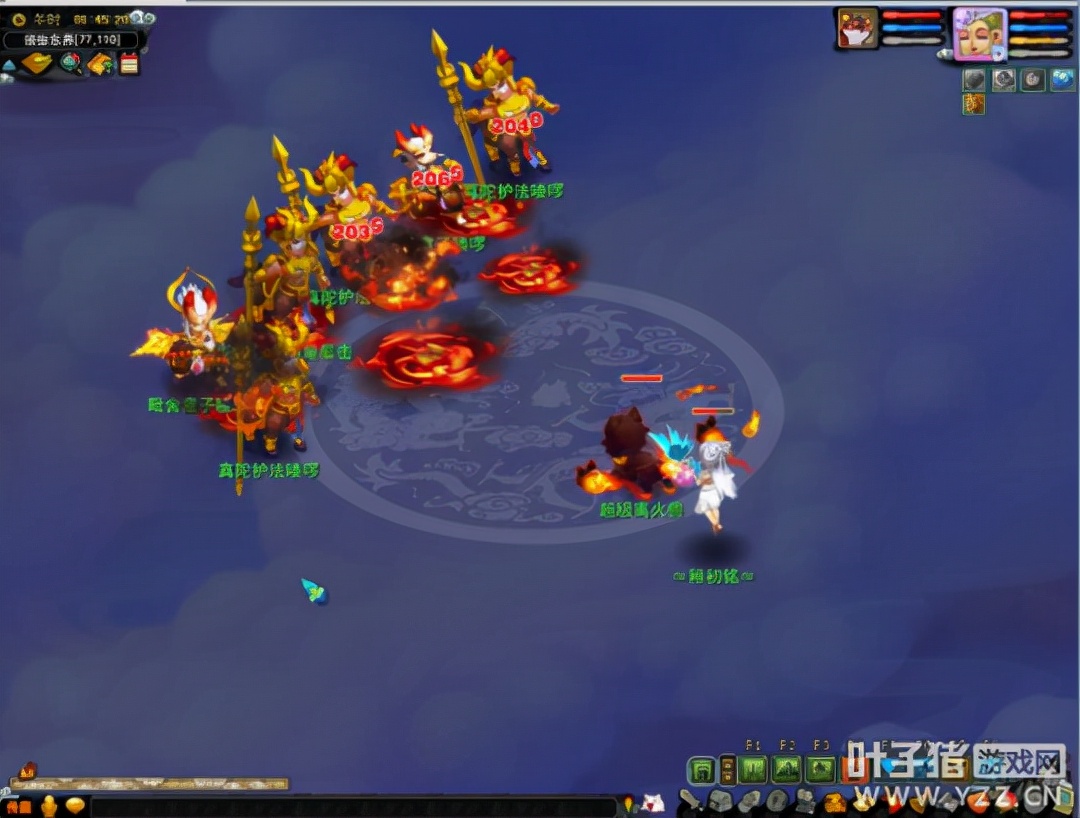Click the green gate icon left of hotbar
Screen dimensions: 1080x818
point(702,769)
